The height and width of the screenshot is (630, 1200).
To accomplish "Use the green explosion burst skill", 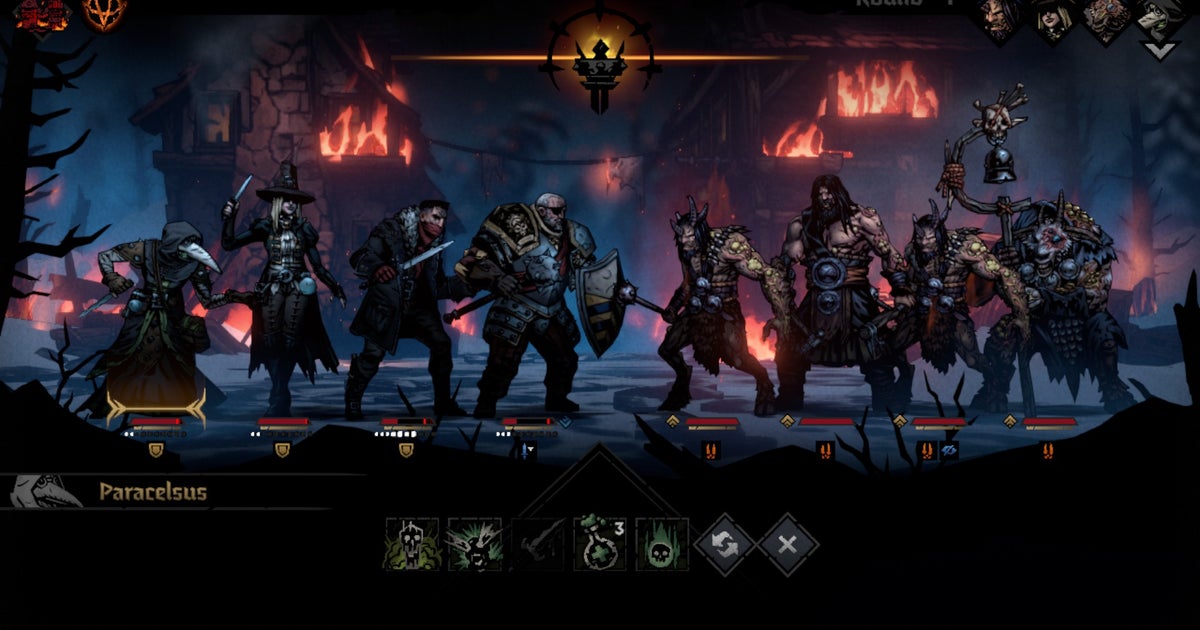I will [475, 544].
